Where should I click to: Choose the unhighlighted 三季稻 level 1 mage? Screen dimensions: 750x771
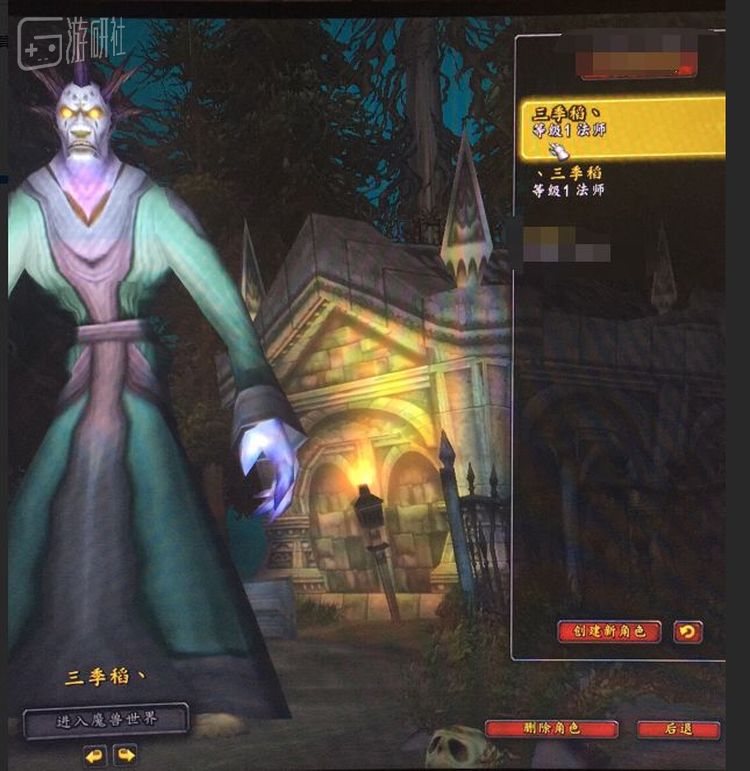point(572,182)
